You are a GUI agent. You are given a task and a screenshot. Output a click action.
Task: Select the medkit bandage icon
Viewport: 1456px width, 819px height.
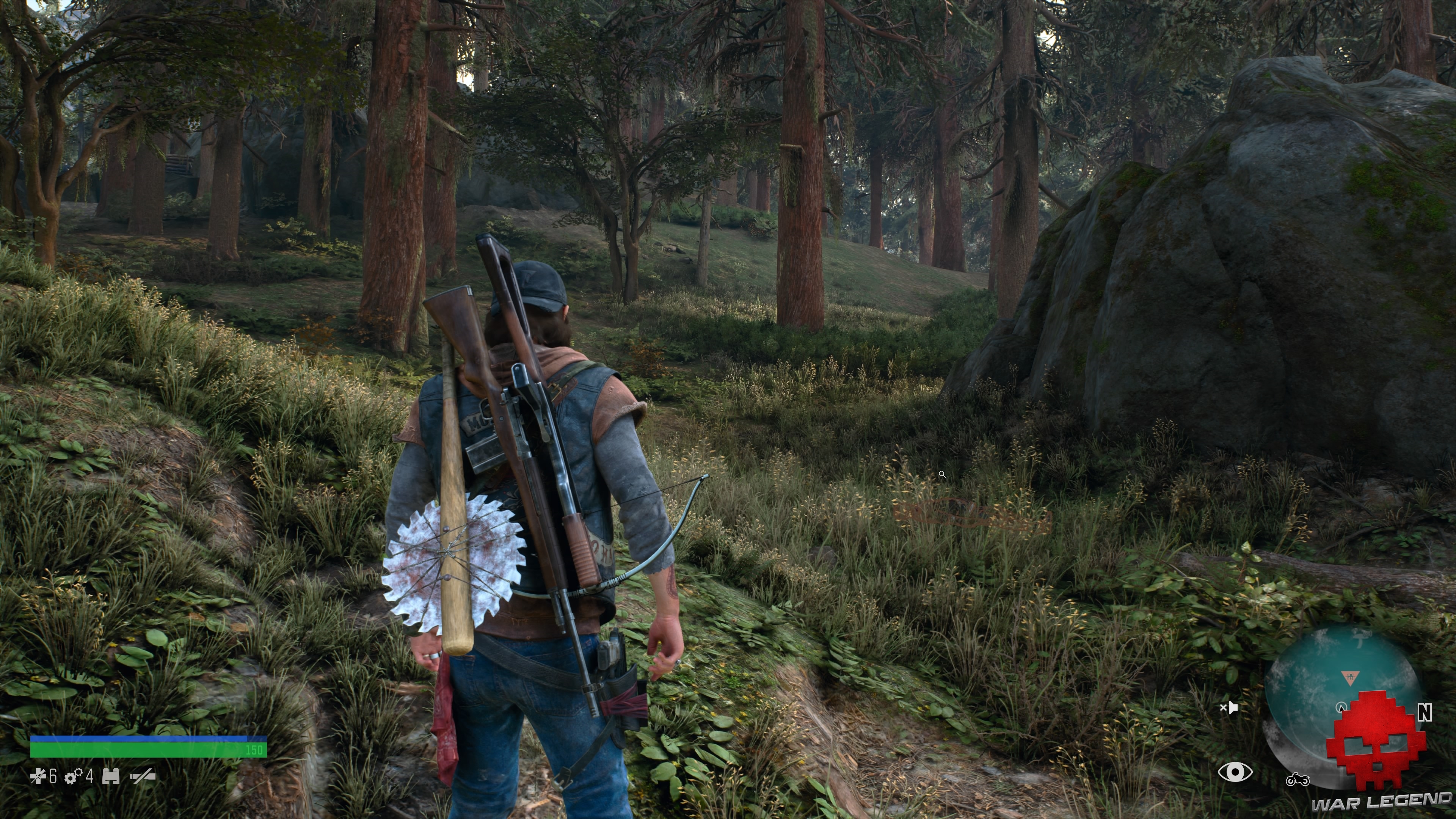point(38,776)
